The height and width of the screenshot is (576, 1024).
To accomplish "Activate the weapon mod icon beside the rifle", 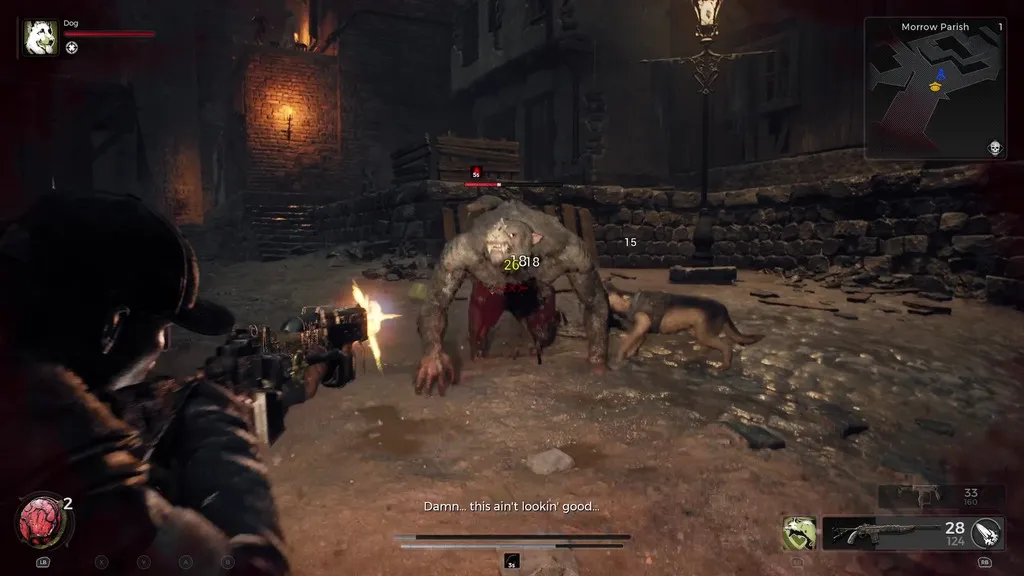I will [986, 533].
